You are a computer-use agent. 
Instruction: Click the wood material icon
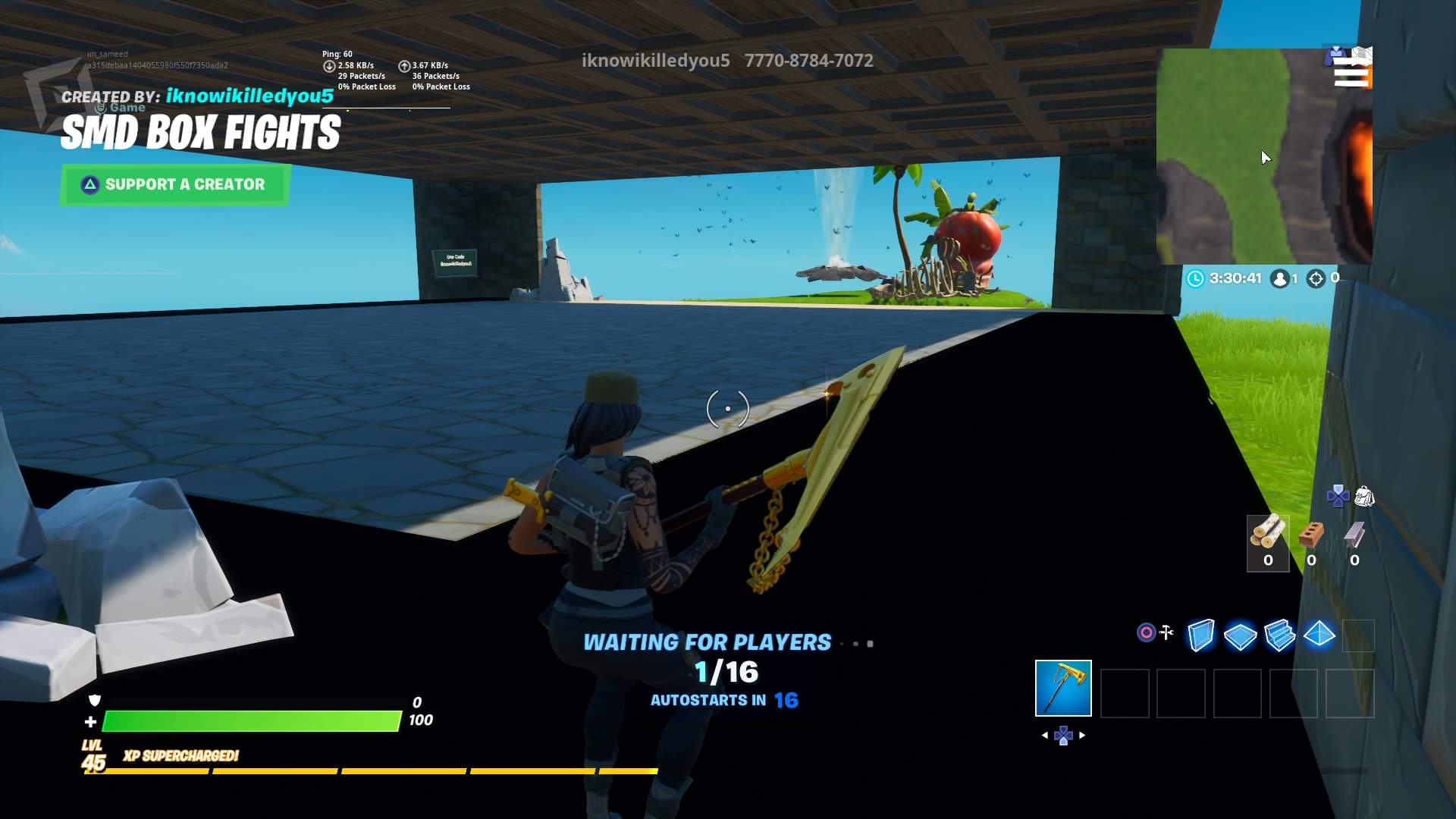[x=1268, y=533]
